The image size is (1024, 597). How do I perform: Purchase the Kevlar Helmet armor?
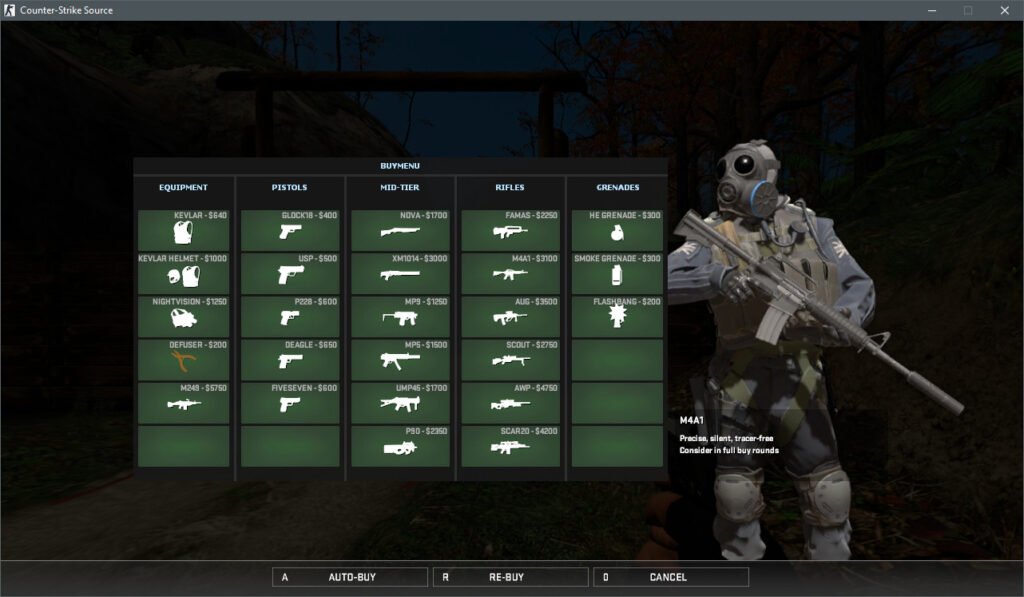(183, 273)
